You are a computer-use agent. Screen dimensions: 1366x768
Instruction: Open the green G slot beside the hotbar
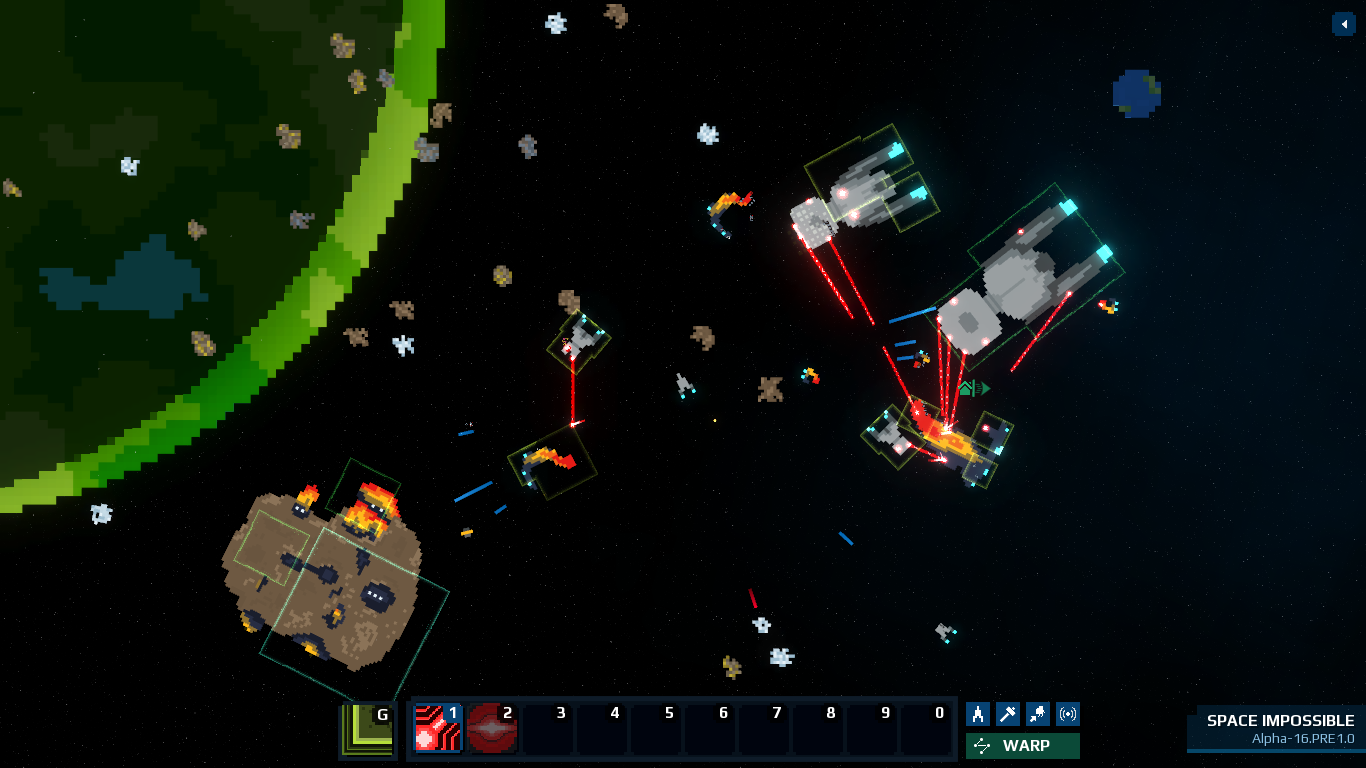click(367, 729)
